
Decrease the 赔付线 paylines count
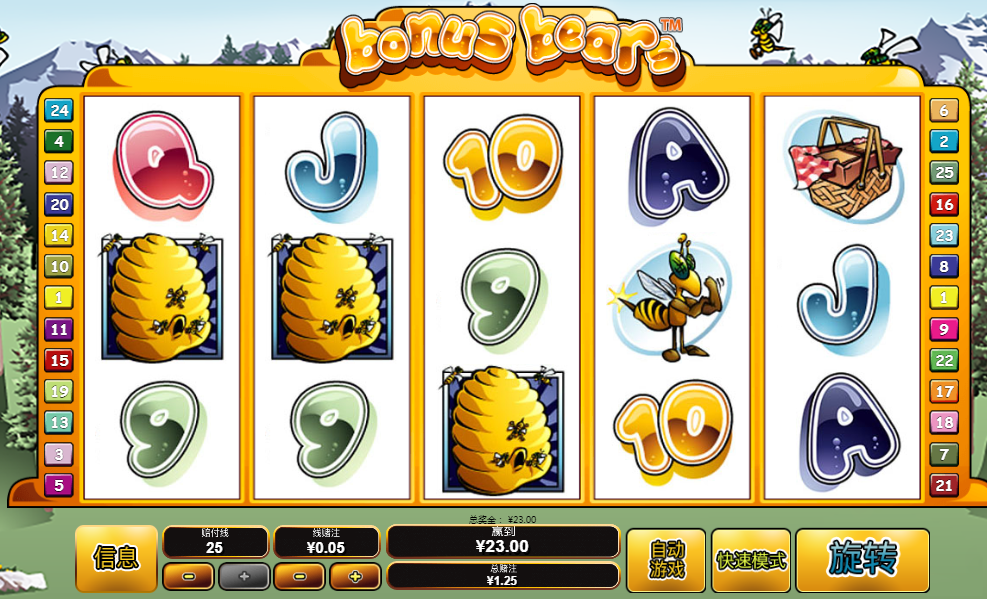188,576
